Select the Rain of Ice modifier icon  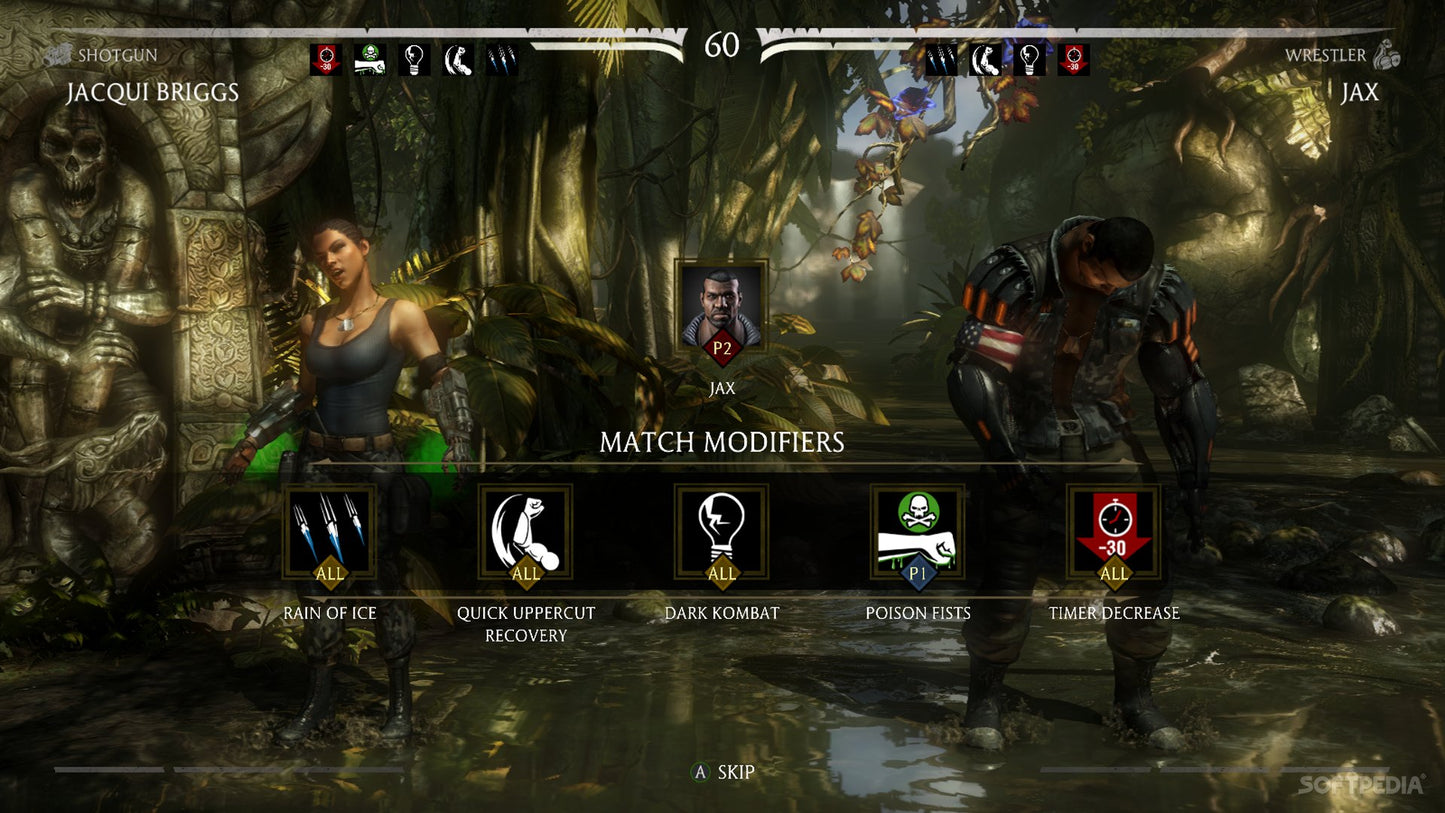point(329,531)
